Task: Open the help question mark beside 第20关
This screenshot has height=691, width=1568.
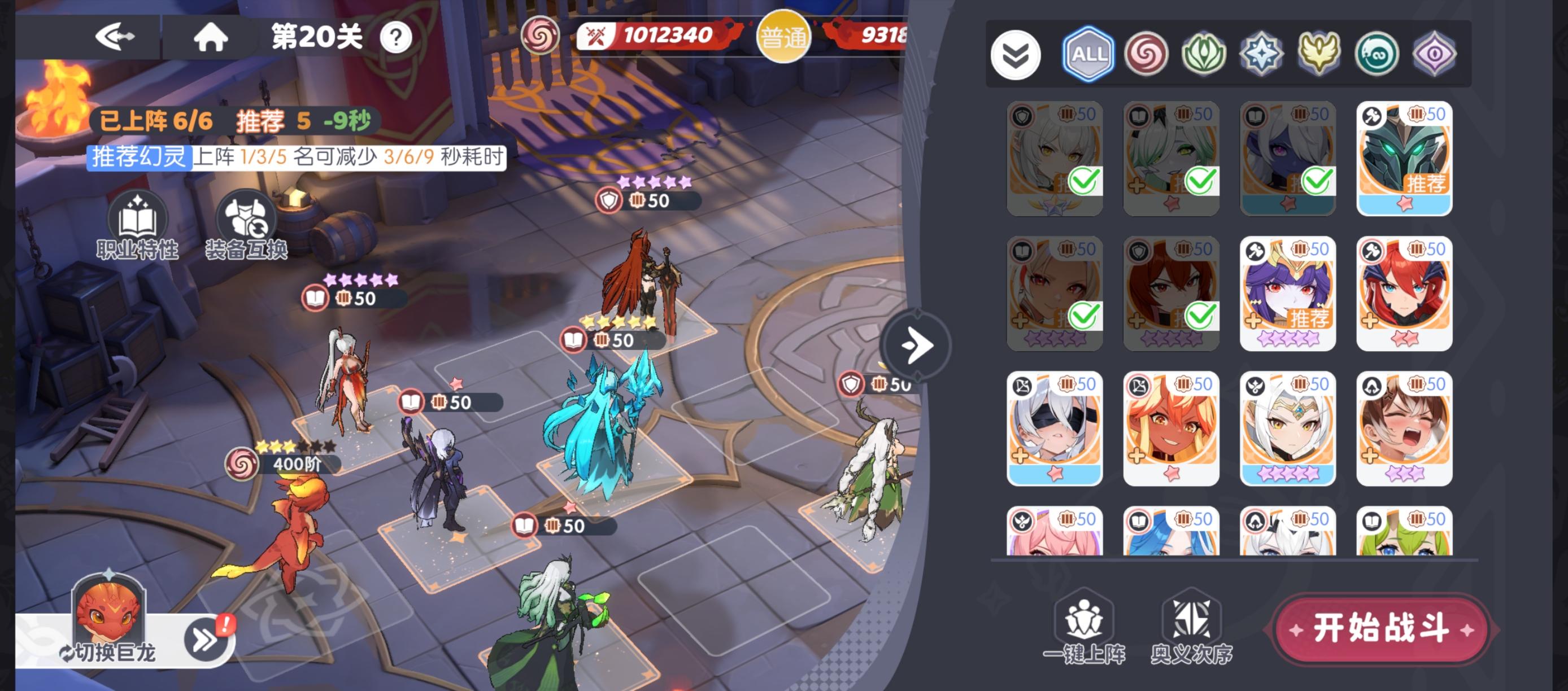Action: [x=395, y=38]
